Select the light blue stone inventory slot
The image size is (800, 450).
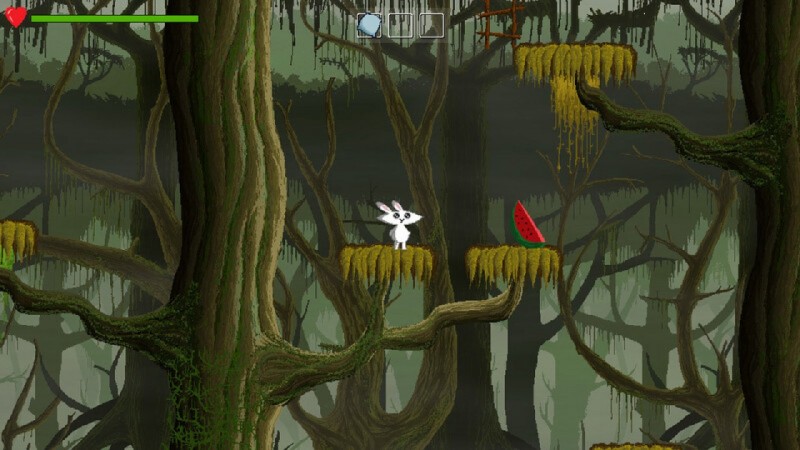(369, 25)
